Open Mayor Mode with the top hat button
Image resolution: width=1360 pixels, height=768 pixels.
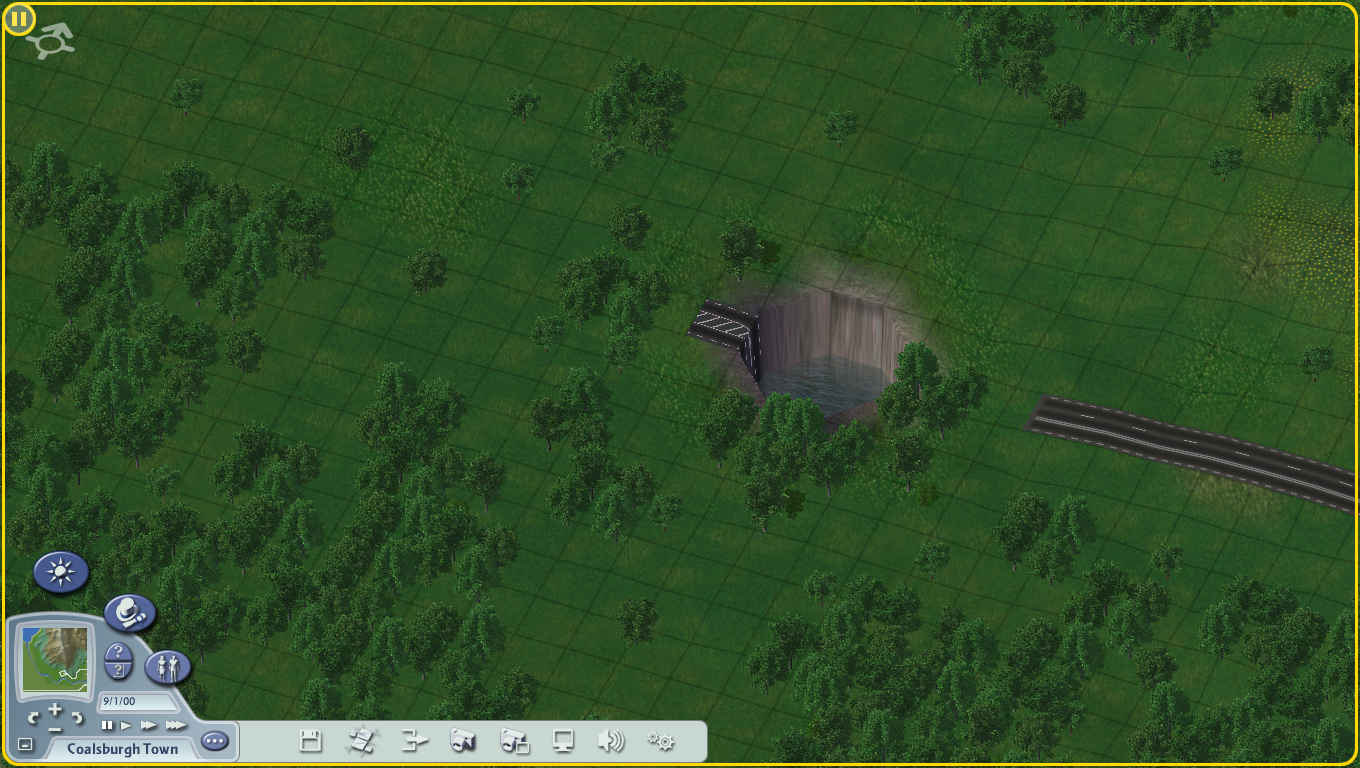130,613
